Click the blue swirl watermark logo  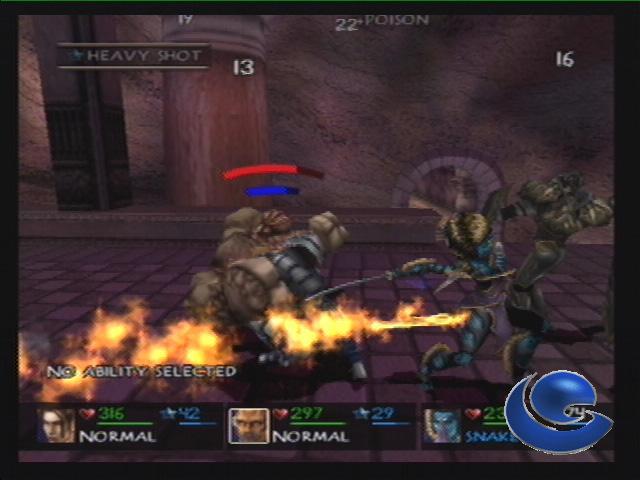coord(557,412)
